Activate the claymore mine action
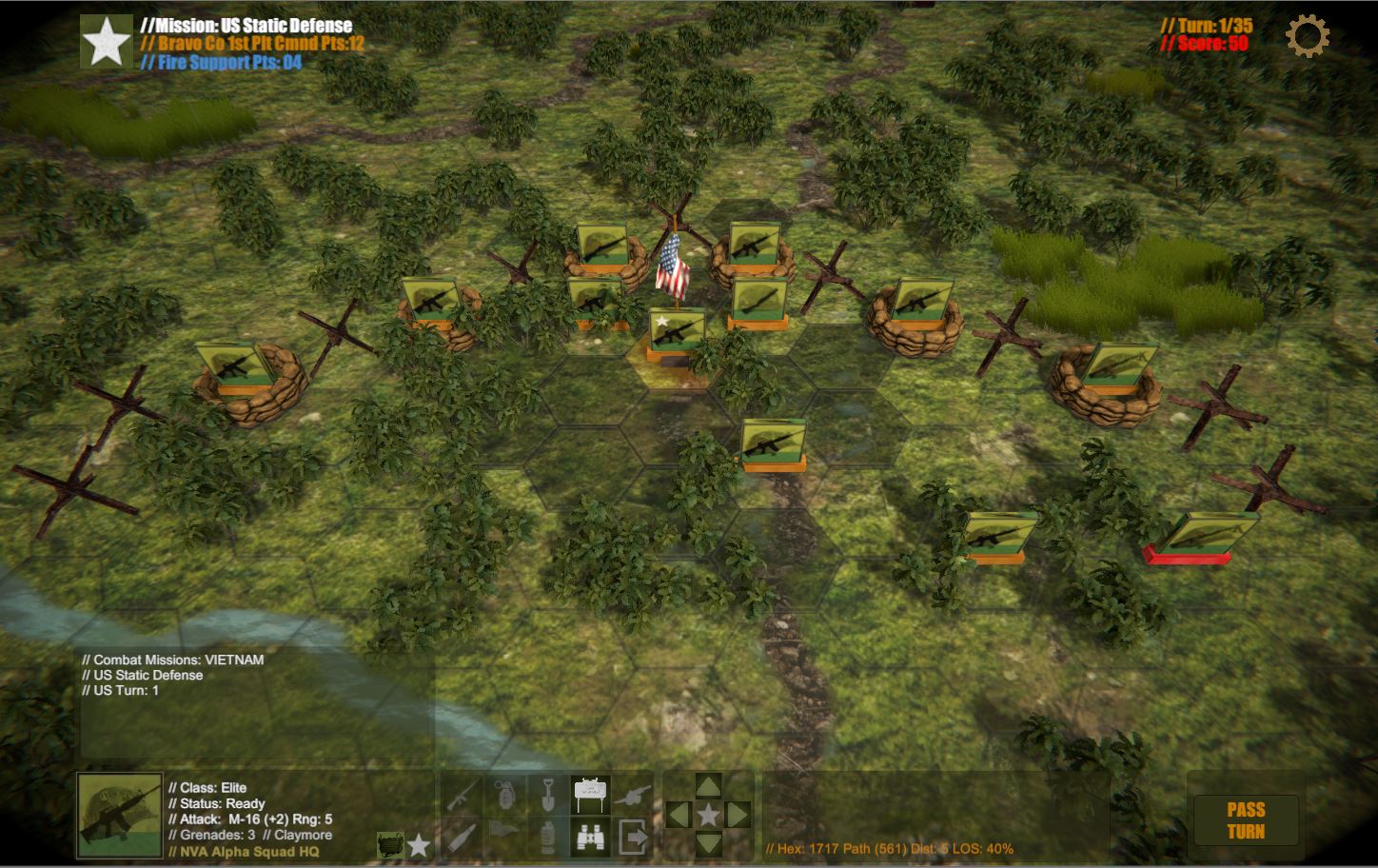Viewport: 1378px width, 868px height. [x=590, y=794]
